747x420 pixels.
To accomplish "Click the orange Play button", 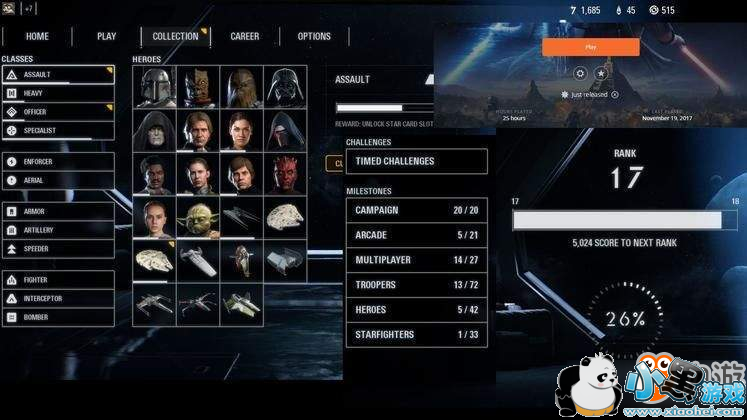I will point(590,47).
